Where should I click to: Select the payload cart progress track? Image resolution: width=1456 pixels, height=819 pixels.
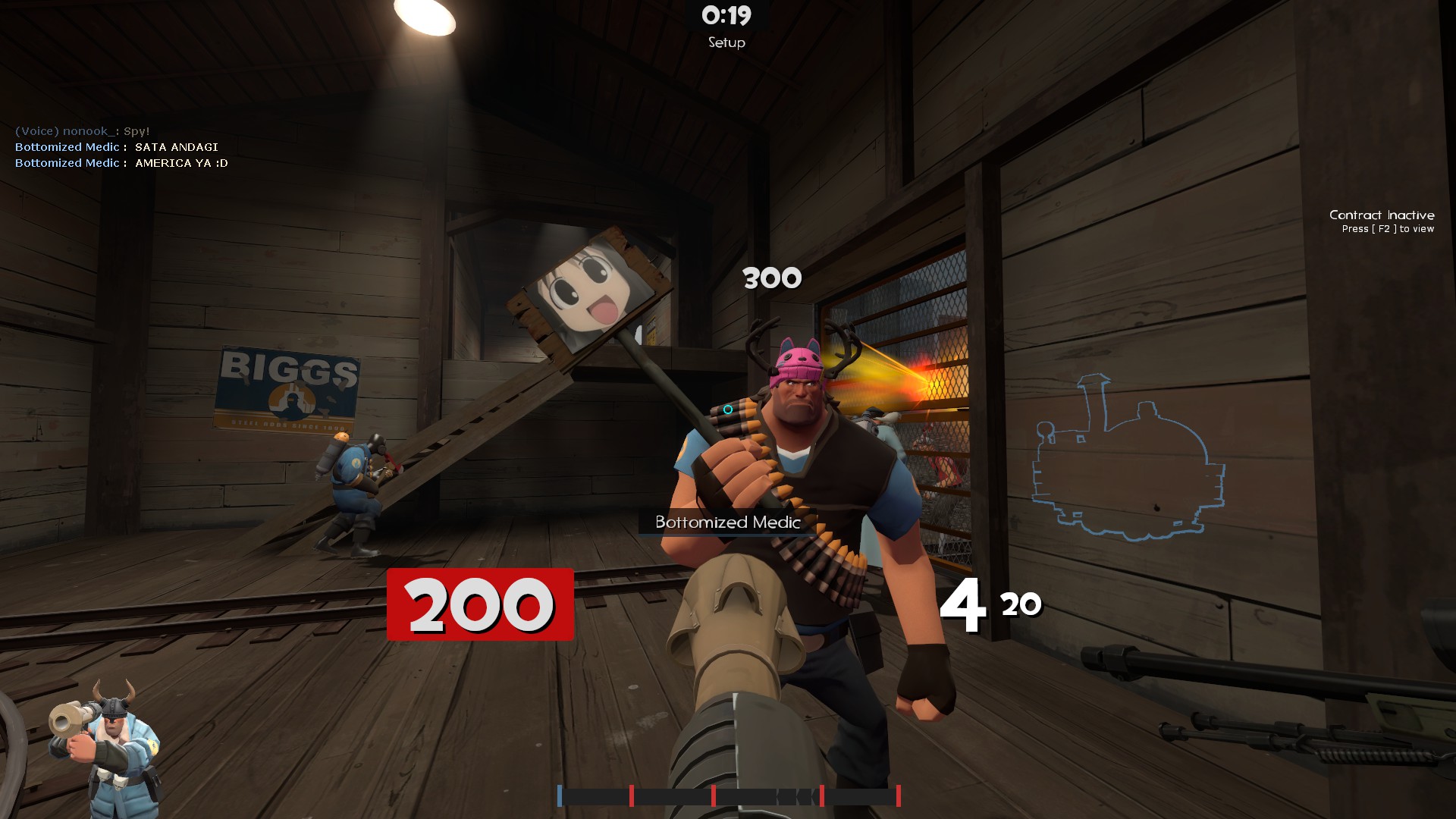(728, 796)
